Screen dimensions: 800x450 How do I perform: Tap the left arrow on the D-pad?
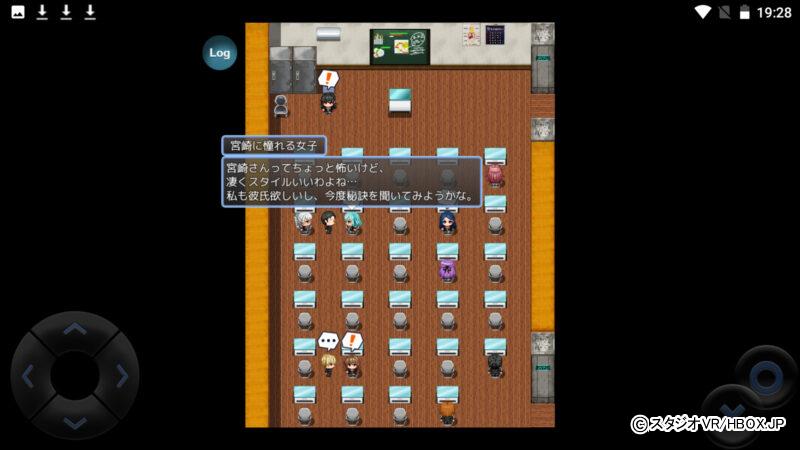click(29, 376)
